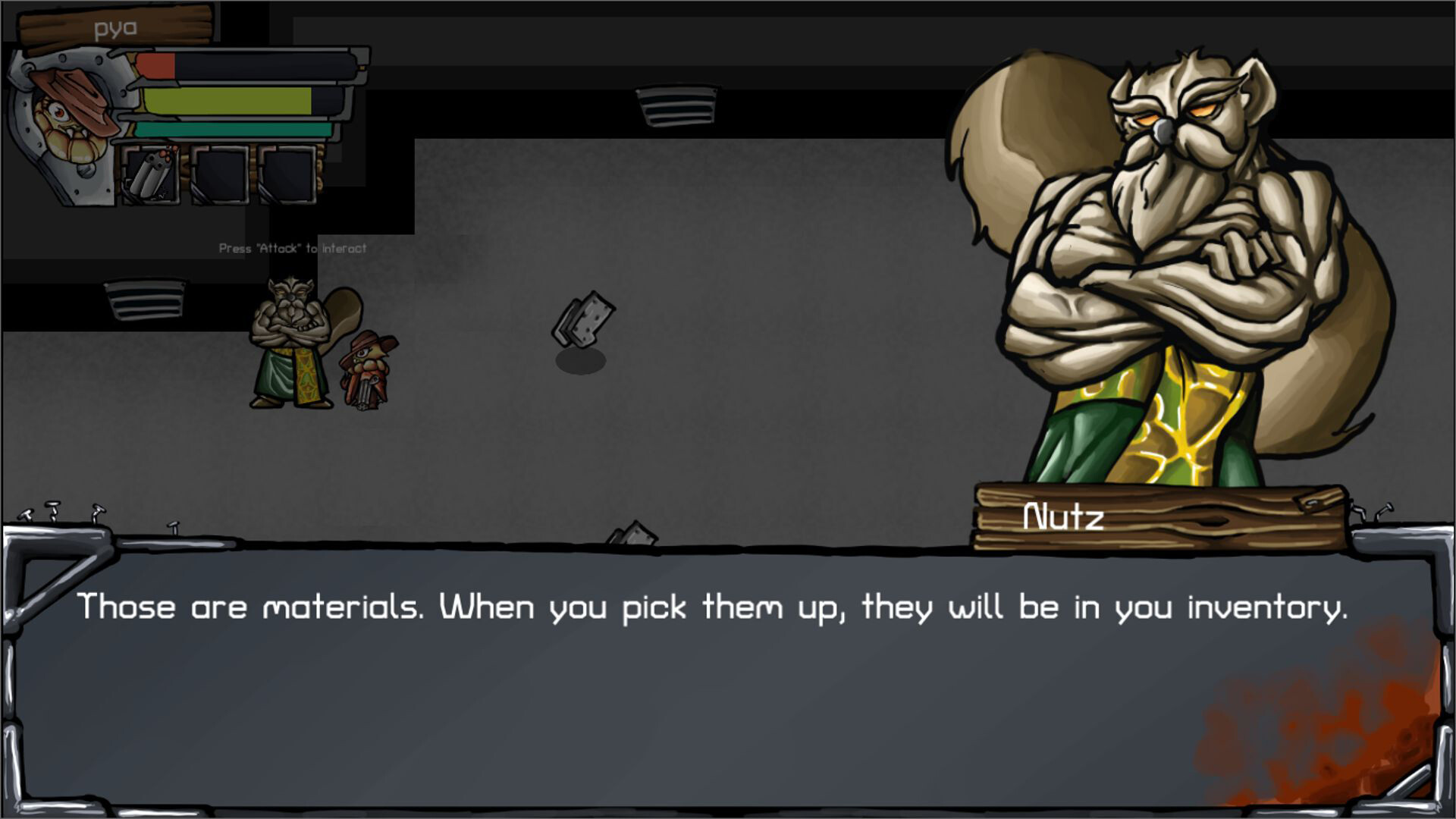Screen dimensions: 1456x819
Task: Click the third empty inventory slot
Action: (x=290, y=174)
